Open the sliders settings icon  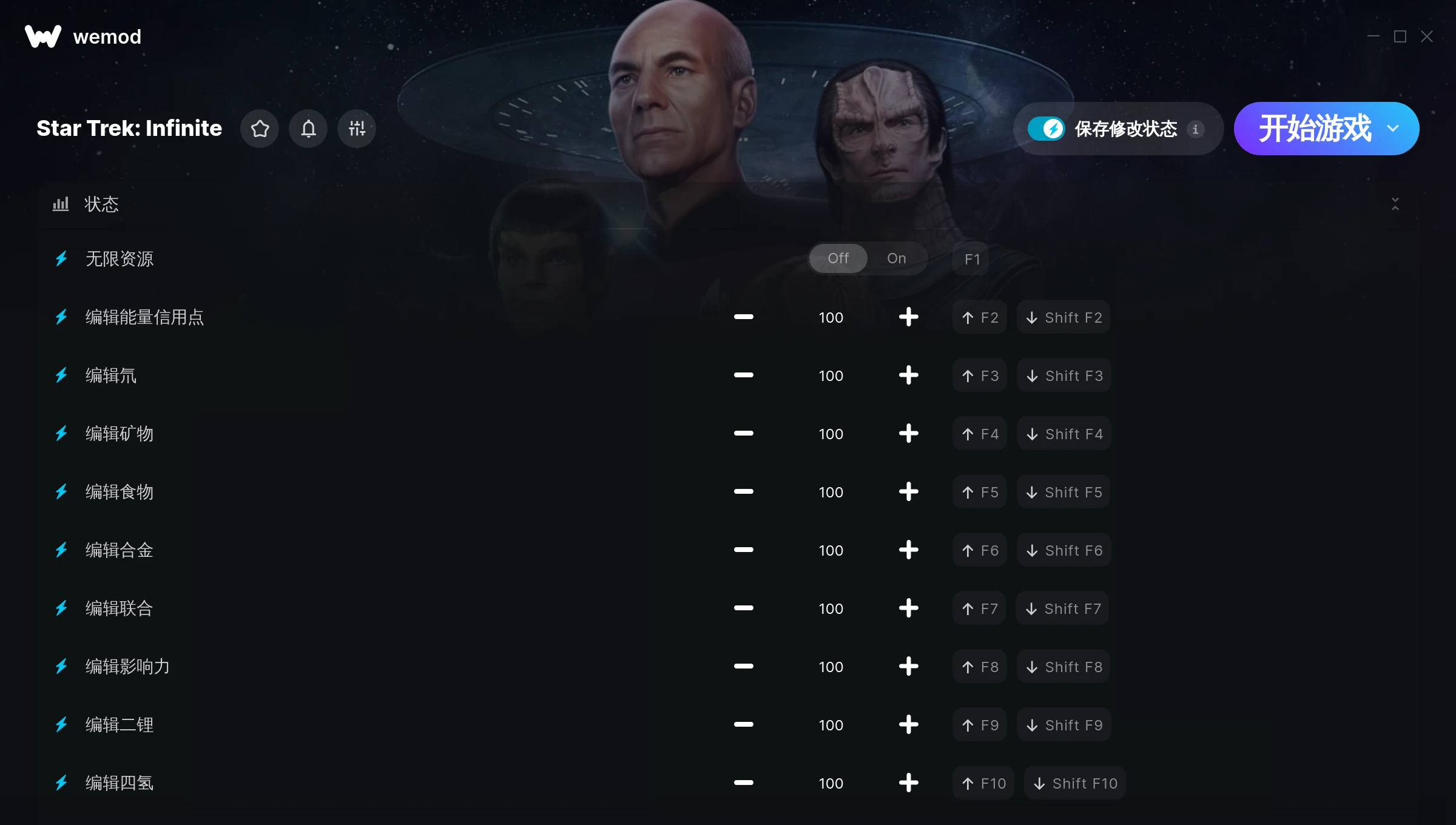click(x=357, y=129)
